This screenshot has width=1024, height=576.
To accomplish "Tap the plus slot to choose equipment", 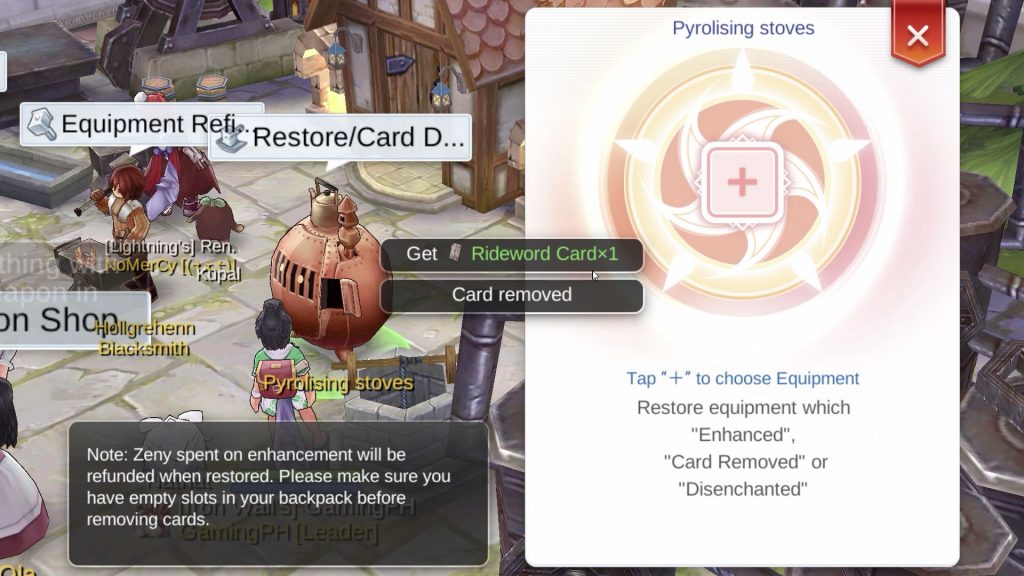I will coord(742,182).
